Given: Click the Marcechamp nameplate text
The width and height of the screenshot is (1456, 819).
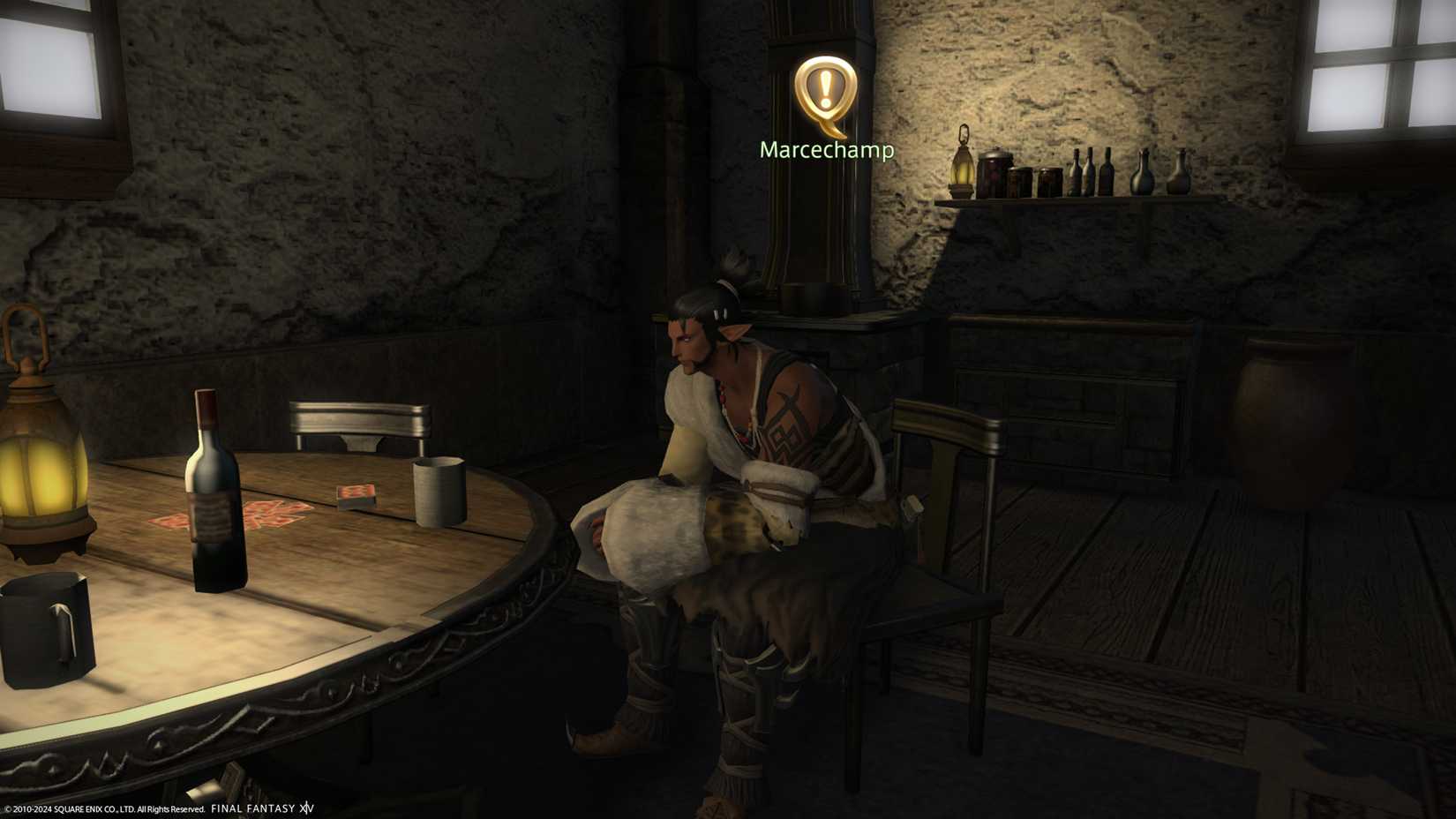Looking at the screenshot, I should [x=825, y=151].
